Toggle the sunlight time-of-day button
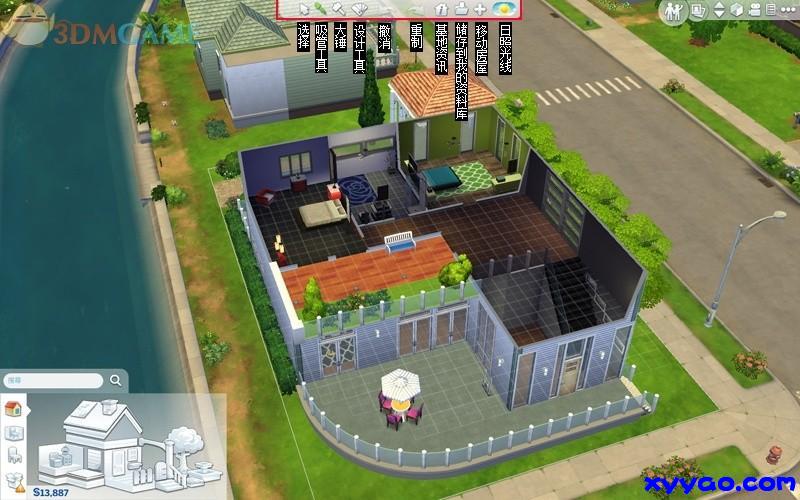800x500 pixels. coord(505,9)
